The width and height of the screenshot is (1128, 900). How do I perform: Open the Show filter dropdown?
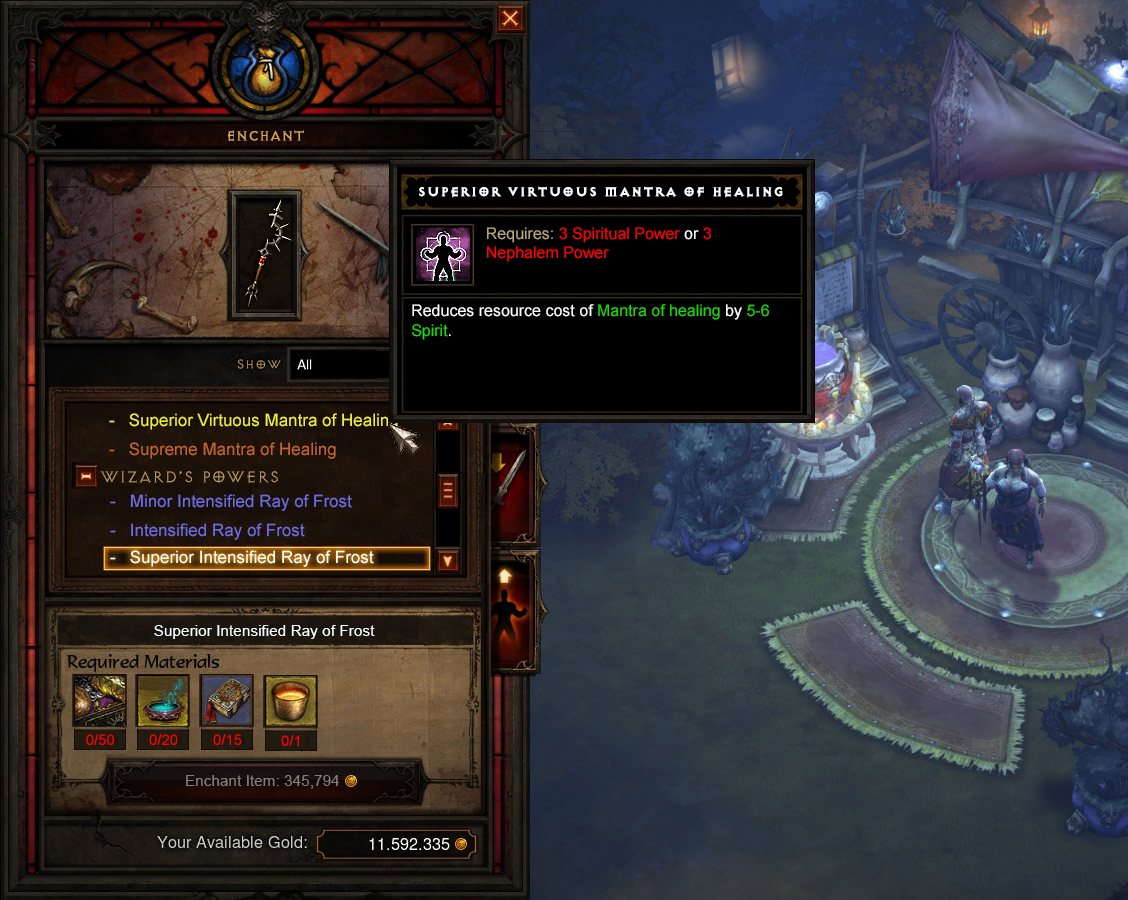tap(340, 364)
